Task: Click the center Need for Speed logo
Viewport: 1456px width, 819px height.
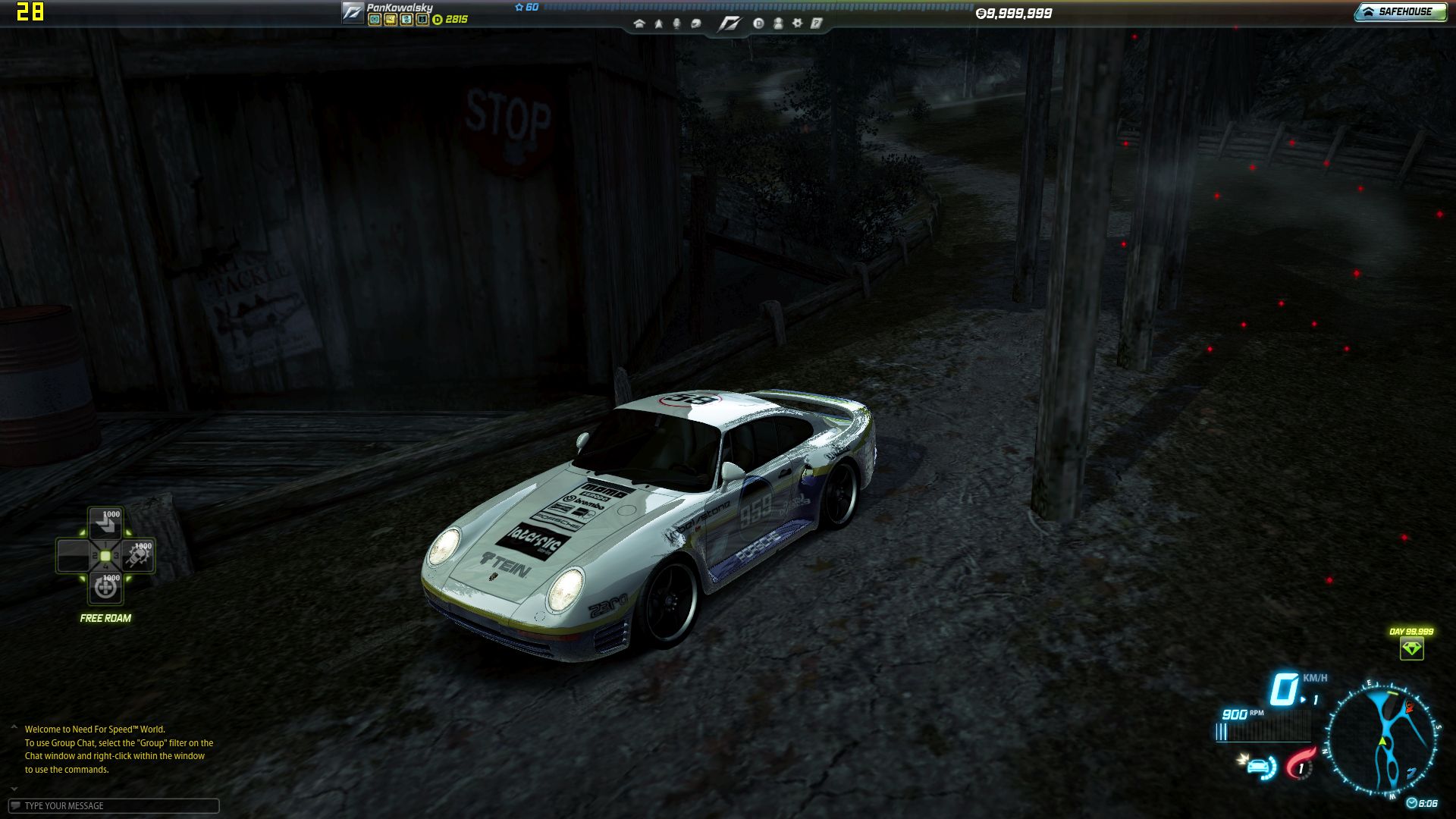Action: (729, 24)
